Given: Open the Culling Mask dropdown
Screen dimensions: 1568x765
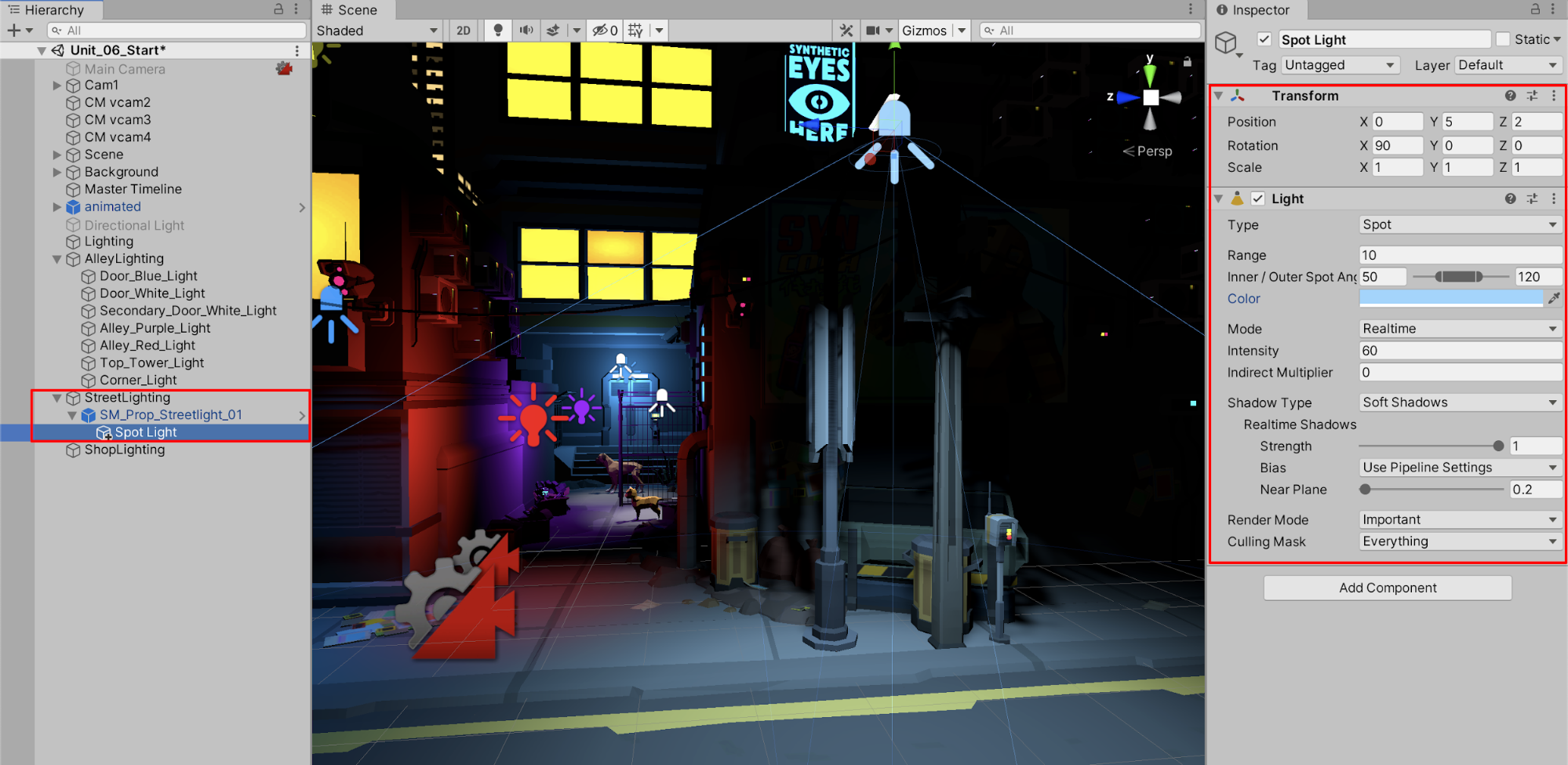Looking at the screenshot, I should coord(1459,541).
